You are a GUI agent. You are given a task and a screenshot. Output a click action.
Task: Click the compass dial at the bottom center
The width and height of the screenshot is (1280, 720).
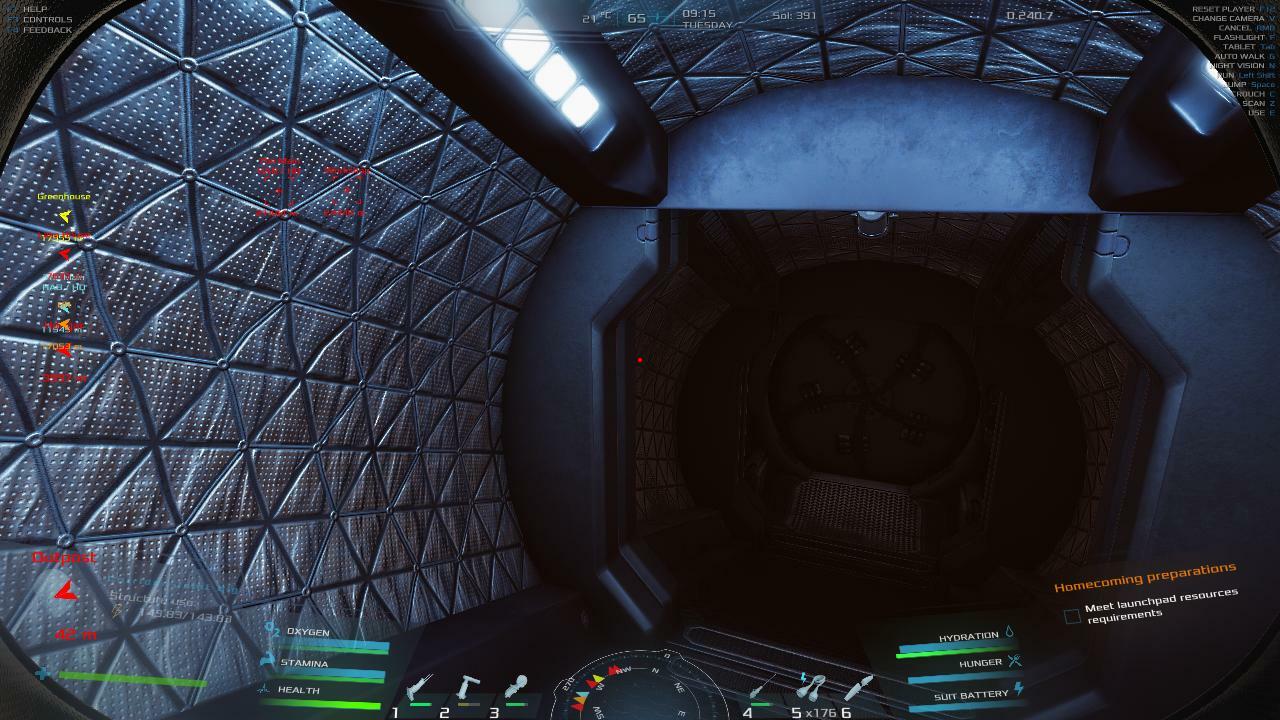point(640,690)
